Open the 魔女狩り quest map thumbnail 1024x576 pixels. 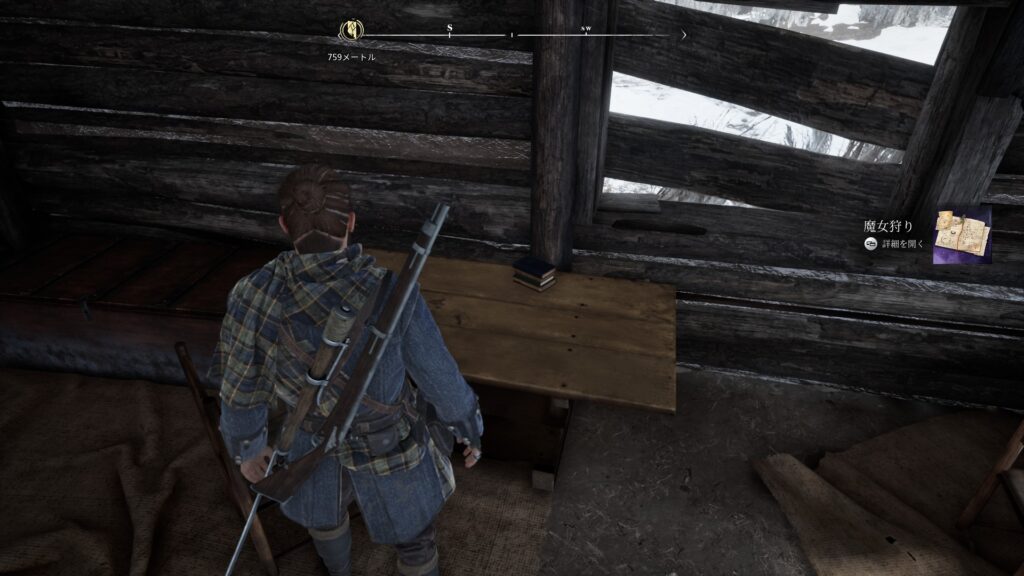coord(961,236)
